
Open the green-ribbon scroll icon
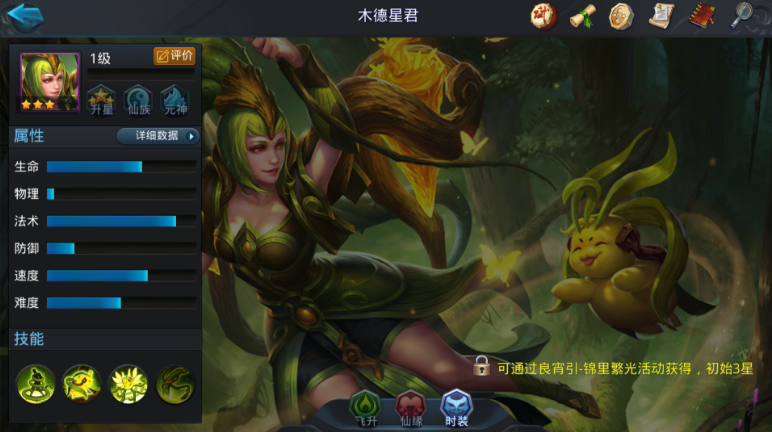[583, 16]
